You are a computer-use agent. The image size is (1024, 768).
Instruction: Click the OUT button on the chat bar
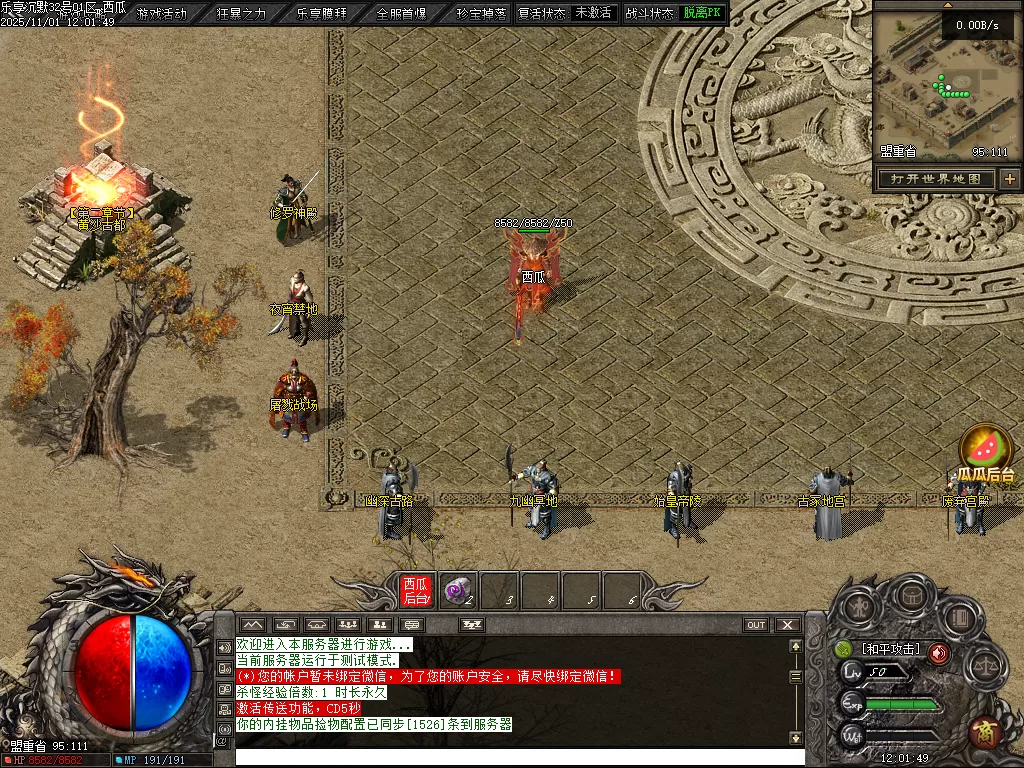click(x=756, y=625)
